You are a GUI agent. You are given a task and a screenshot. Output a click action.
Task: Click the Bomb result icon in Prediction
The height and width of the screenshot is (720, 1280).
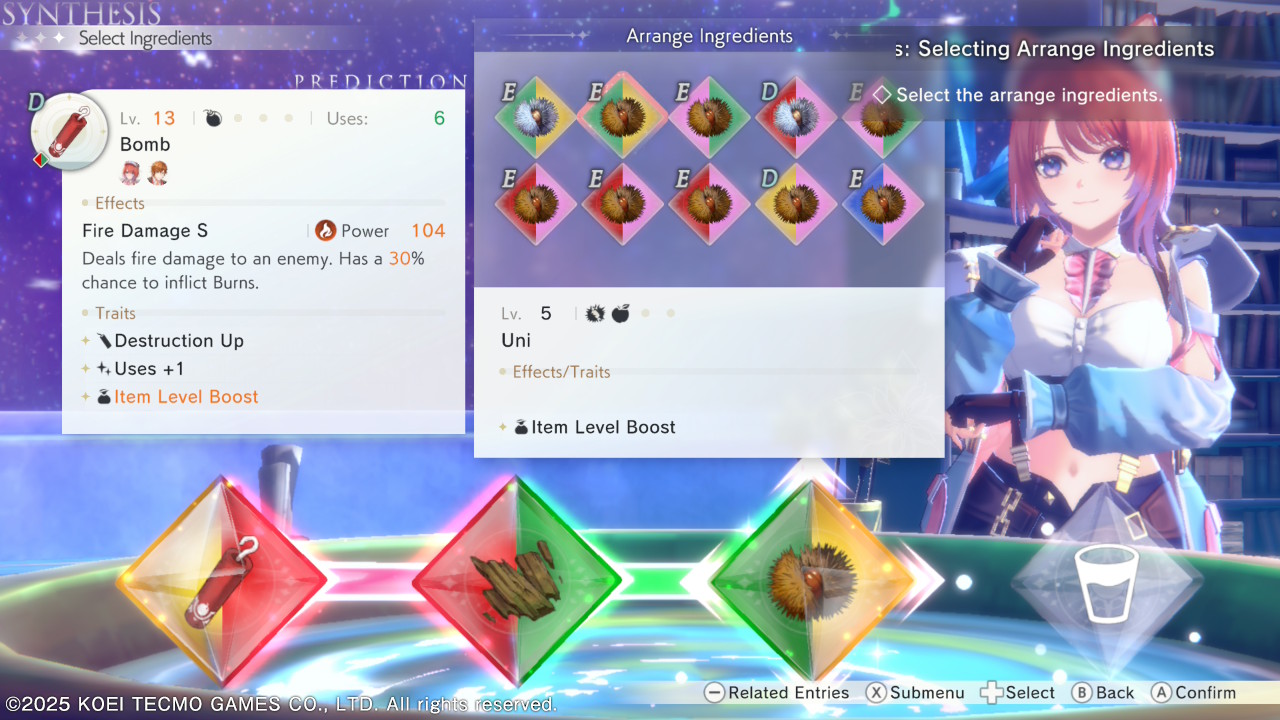(x=69, y=131)
